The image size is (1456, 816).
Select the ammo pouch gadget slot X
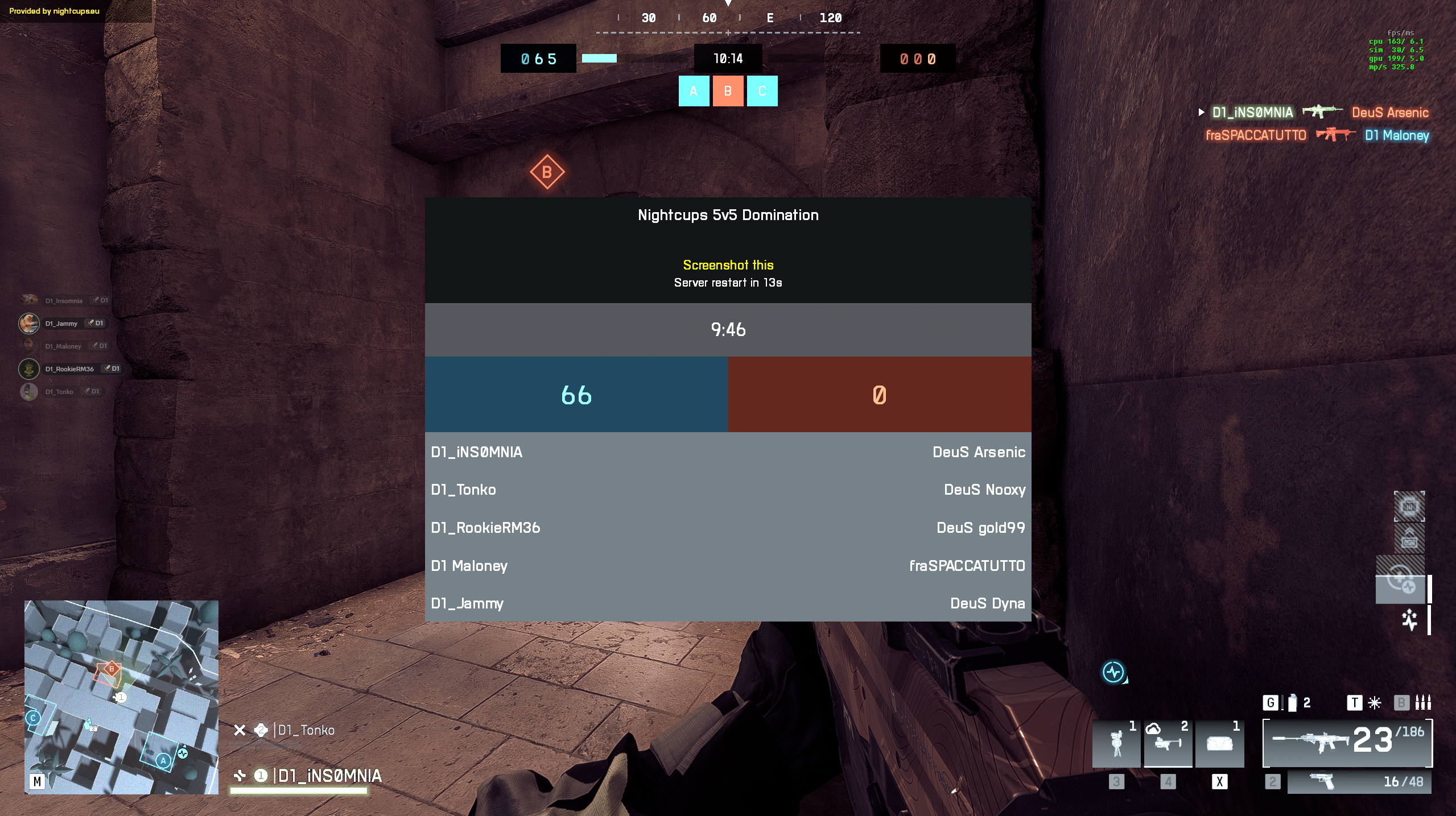pos(1219,744)
